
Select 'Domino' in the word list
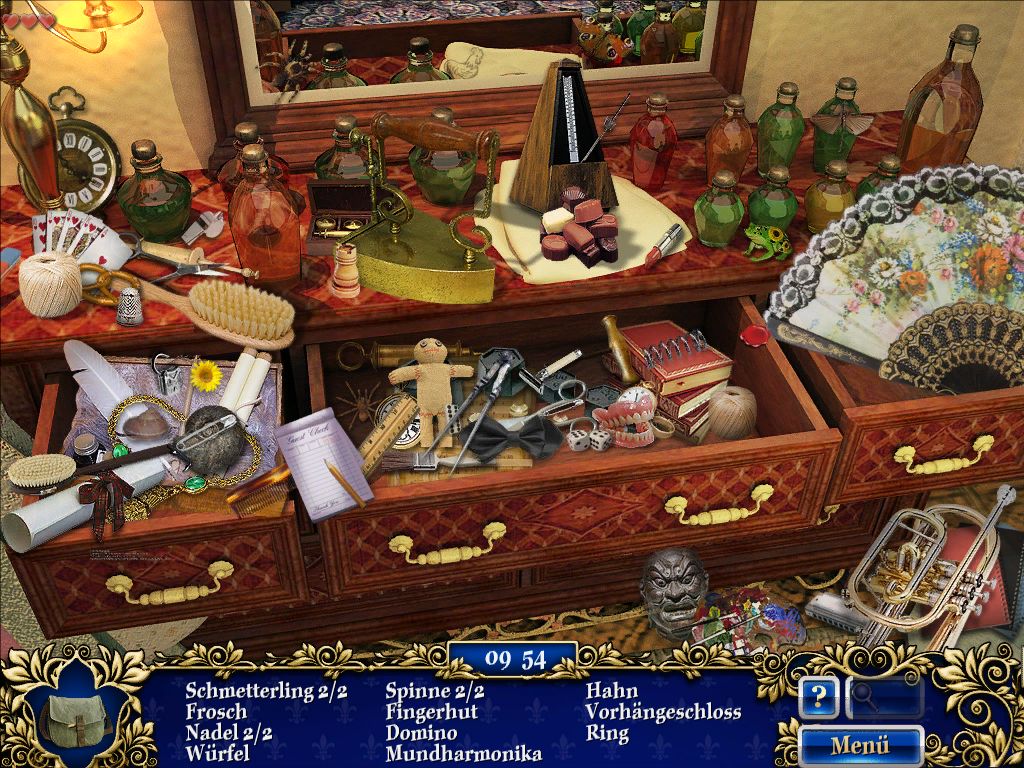coord(420,733)
